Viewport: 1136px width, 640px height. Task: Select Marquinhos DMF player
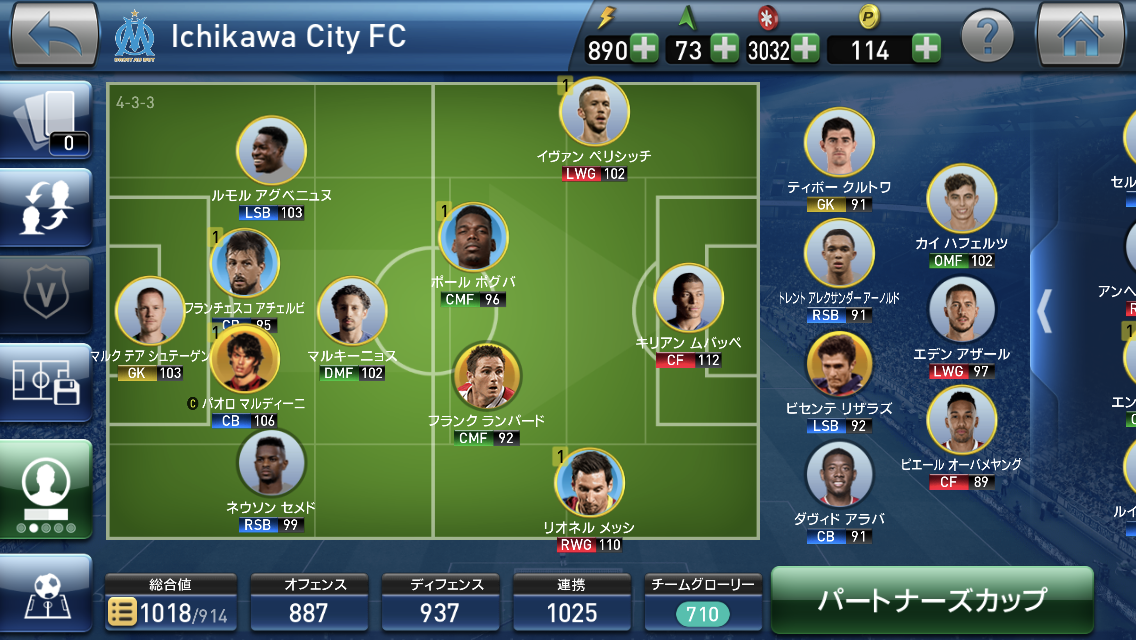[x=352, y=311]
